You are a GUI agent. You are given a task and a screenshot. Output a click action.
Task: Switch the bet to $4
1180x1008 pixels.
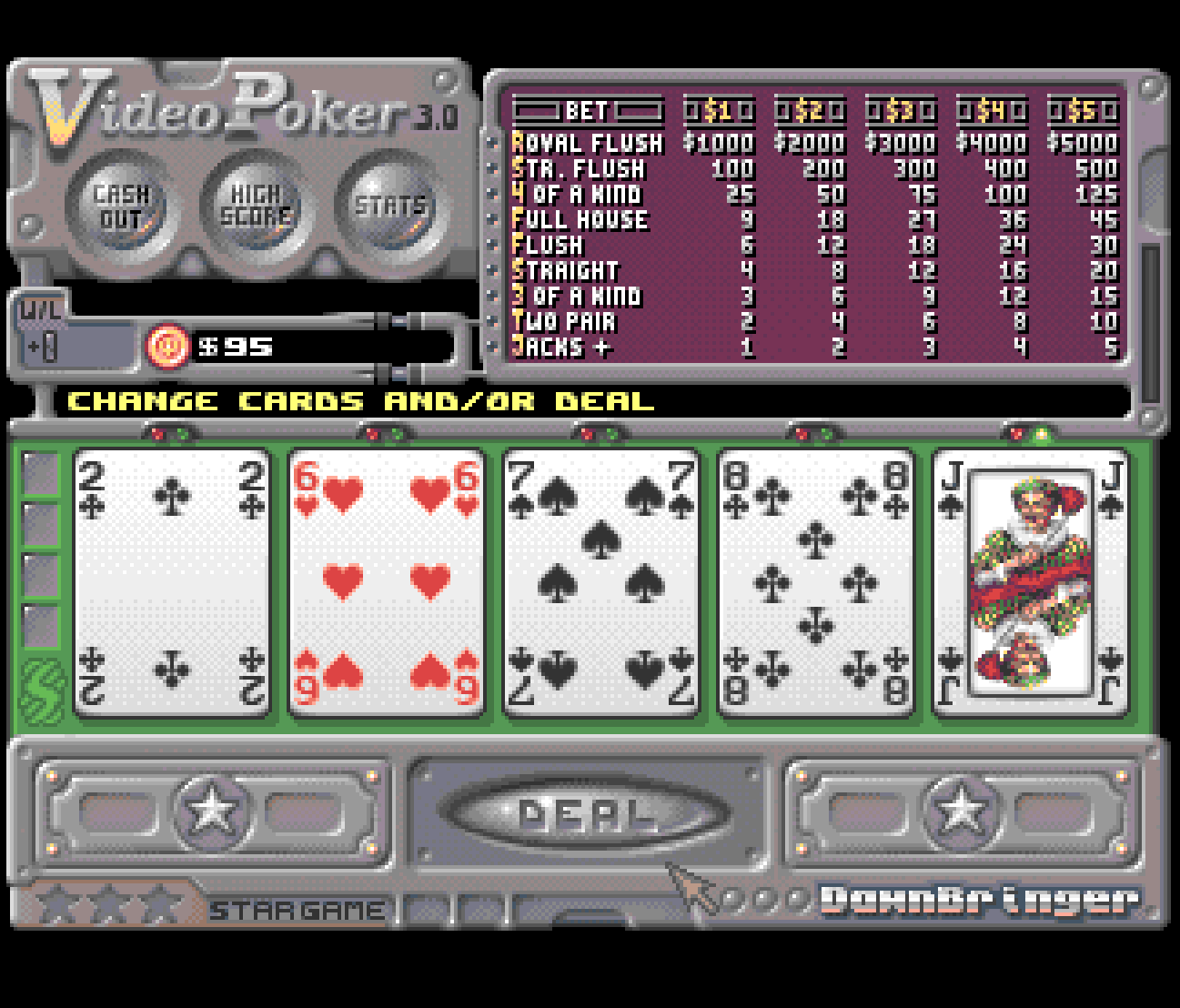pyautogui.click(x=992, y=111)
